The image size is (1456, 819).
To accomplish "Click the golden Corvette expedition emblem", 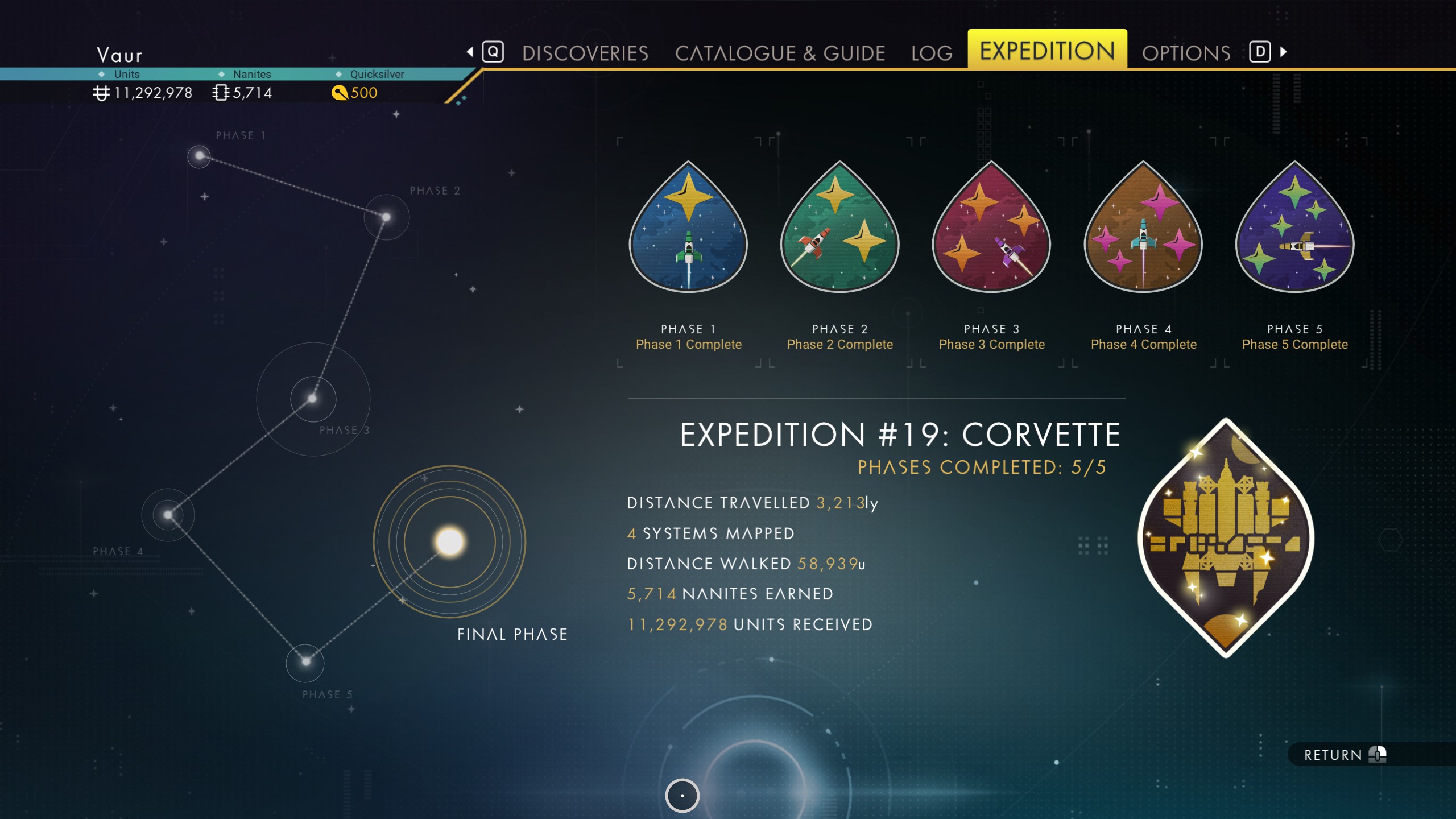I will click(1226, 538).
